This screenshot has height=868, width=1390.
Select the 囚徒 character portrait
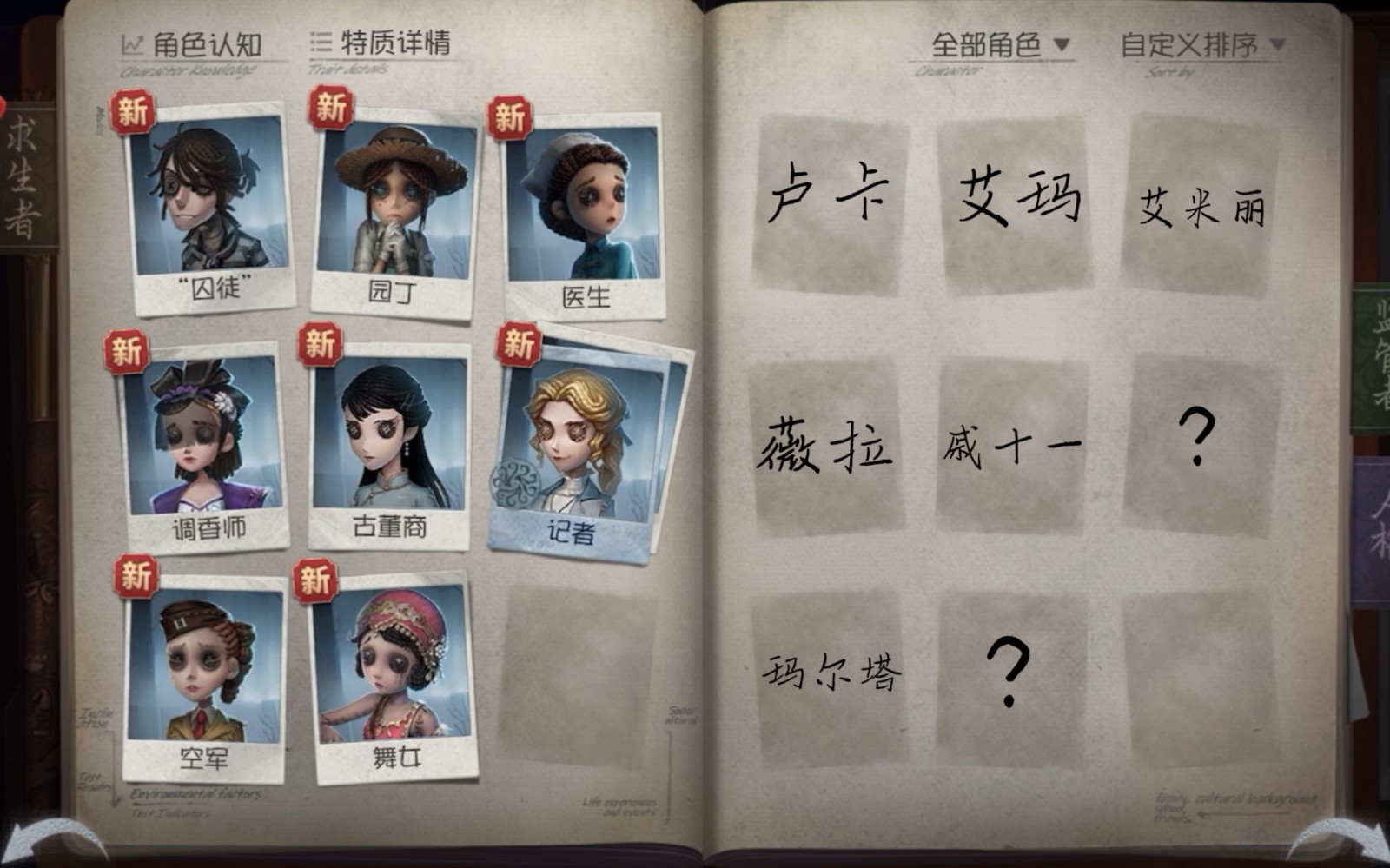(206, 204)
